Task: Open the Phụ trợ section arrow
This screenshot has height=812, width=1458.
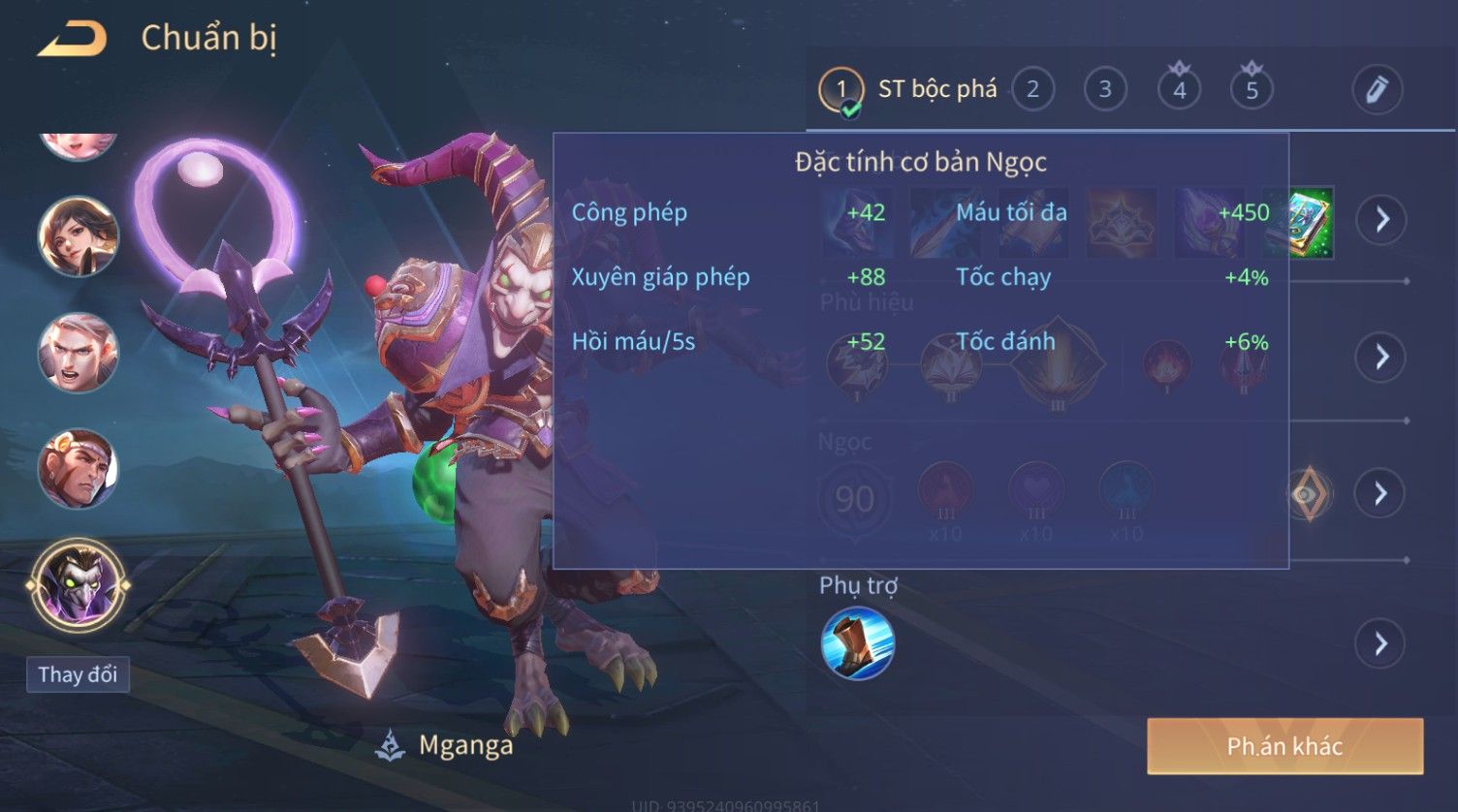Action: coord(1381,643)
